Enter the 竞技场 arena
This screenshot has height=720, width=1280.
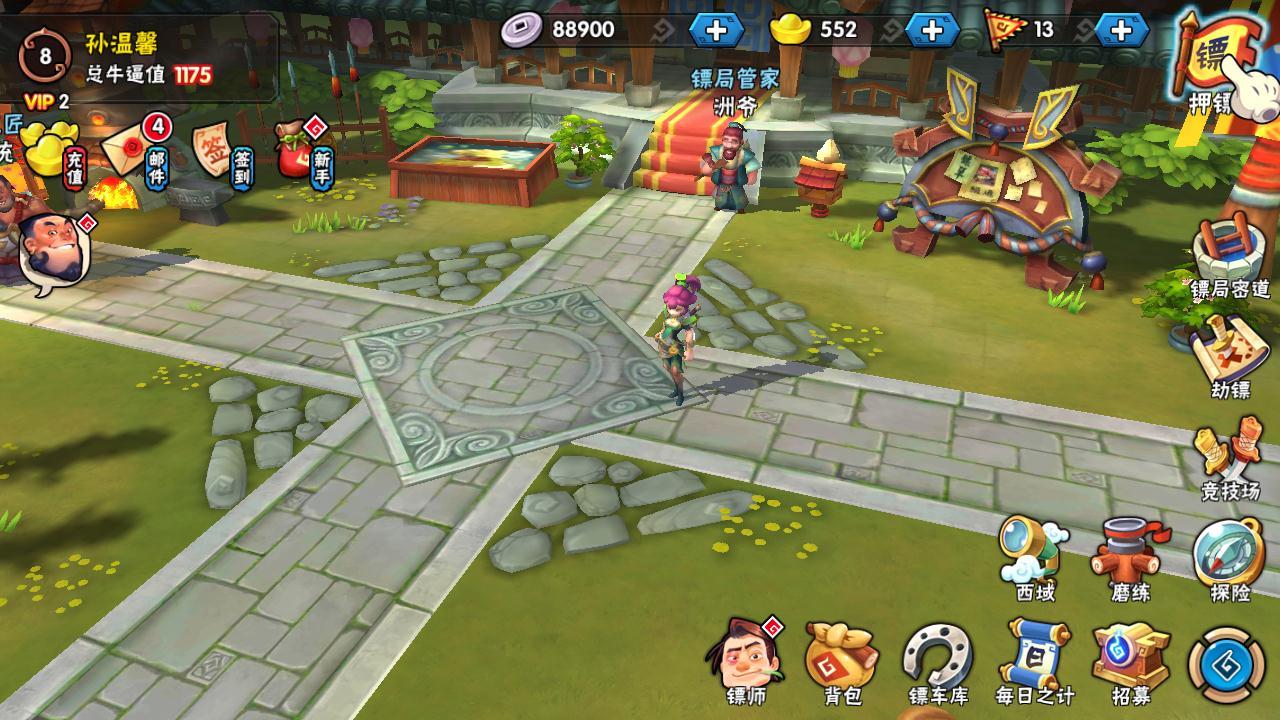click(1229, 458)
